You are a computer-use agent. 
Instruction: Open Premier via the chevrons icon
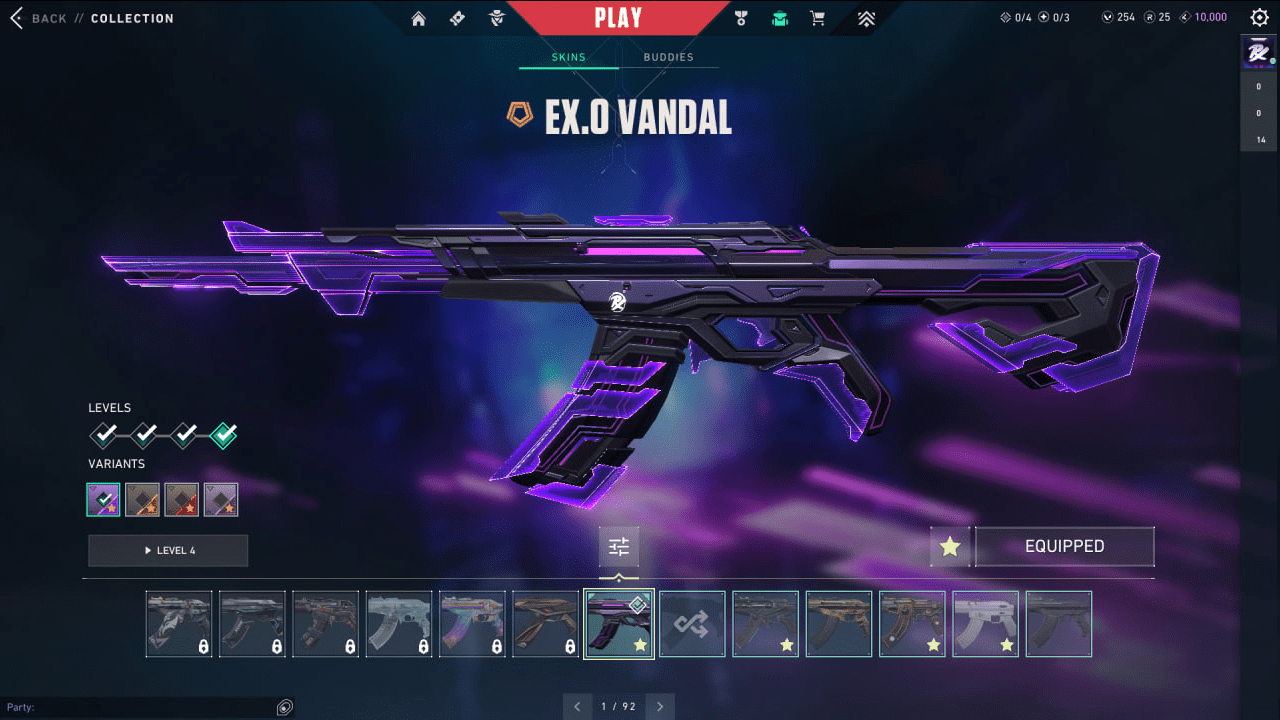pos(866,17)
